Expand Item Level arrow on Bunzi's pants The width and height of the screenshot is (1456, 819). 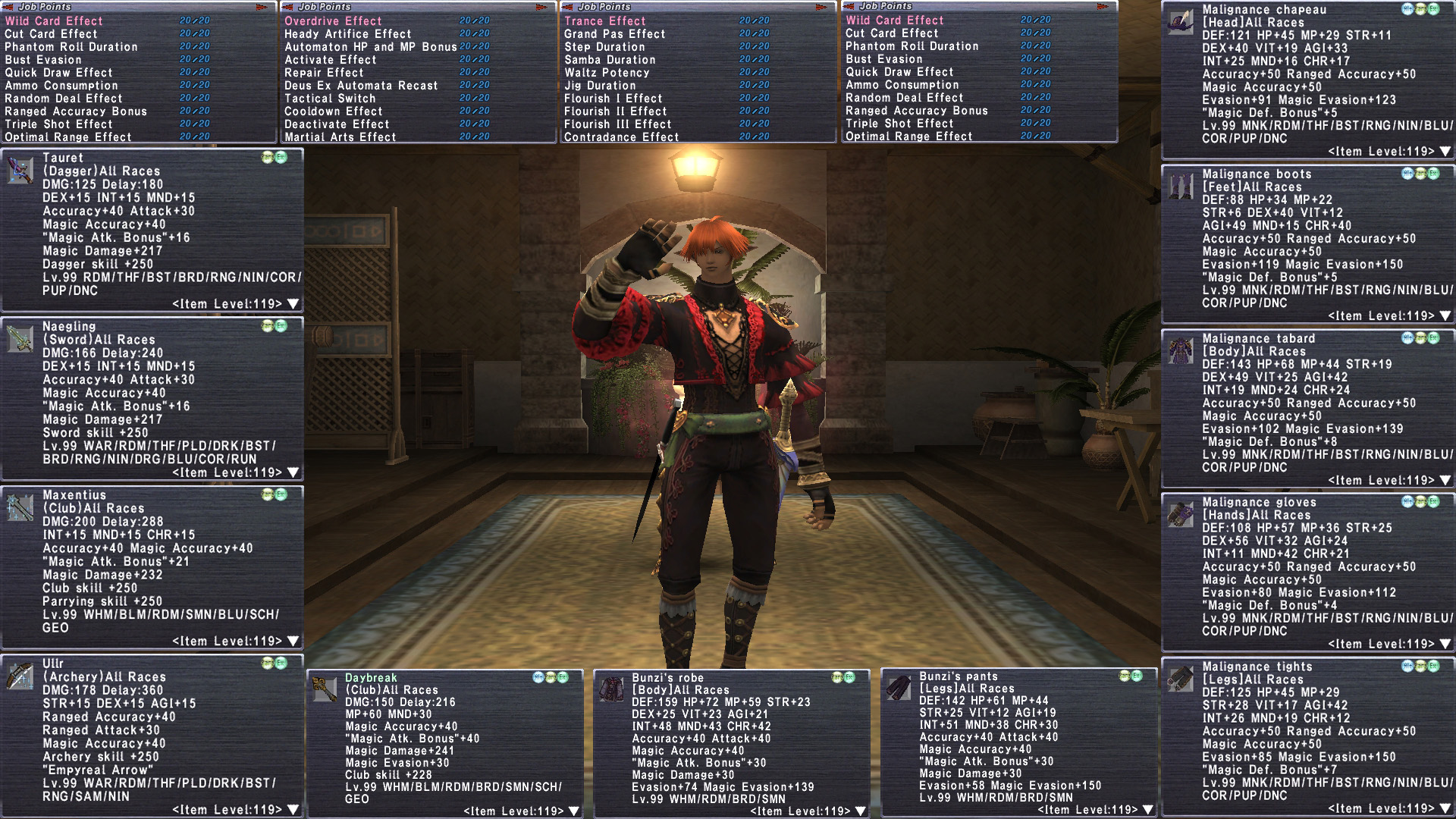pyautogui.click(x=1148, y=810)
